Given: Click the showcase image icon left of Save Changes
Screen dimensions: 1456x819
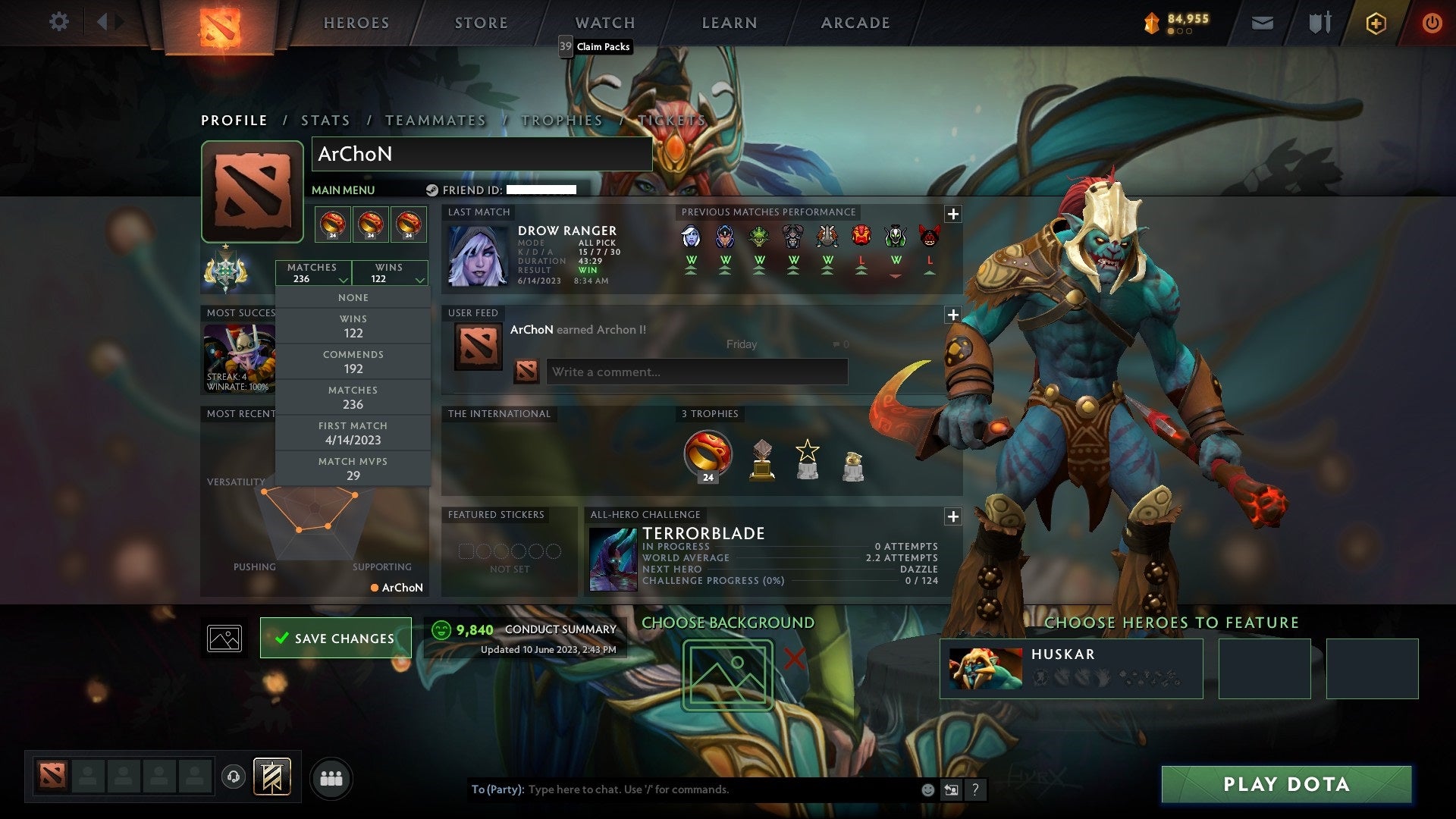Looking at the screenshot, I should [x=223, y=638].
